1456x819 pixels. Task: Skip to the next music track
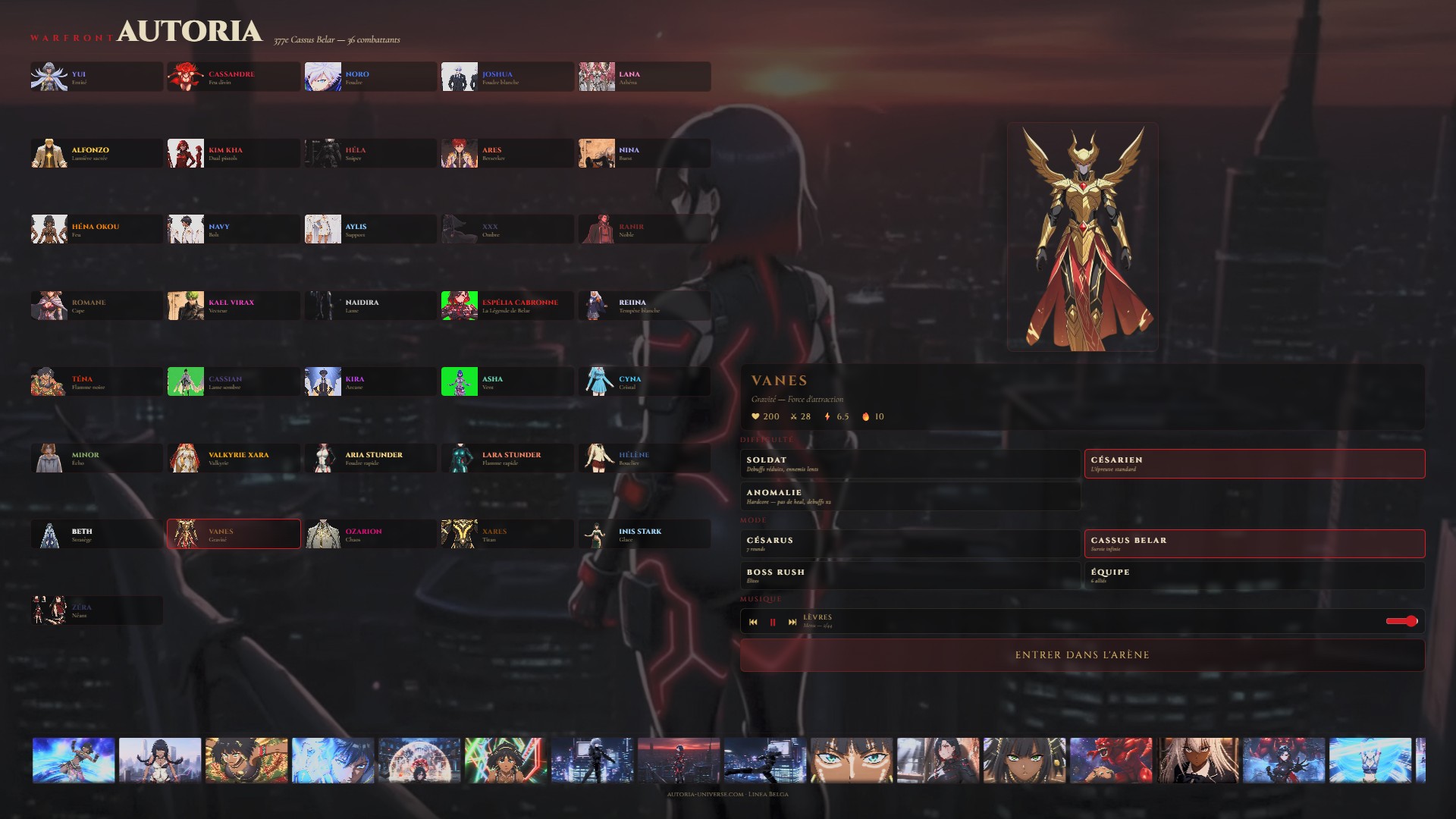(x=792, y=622)
